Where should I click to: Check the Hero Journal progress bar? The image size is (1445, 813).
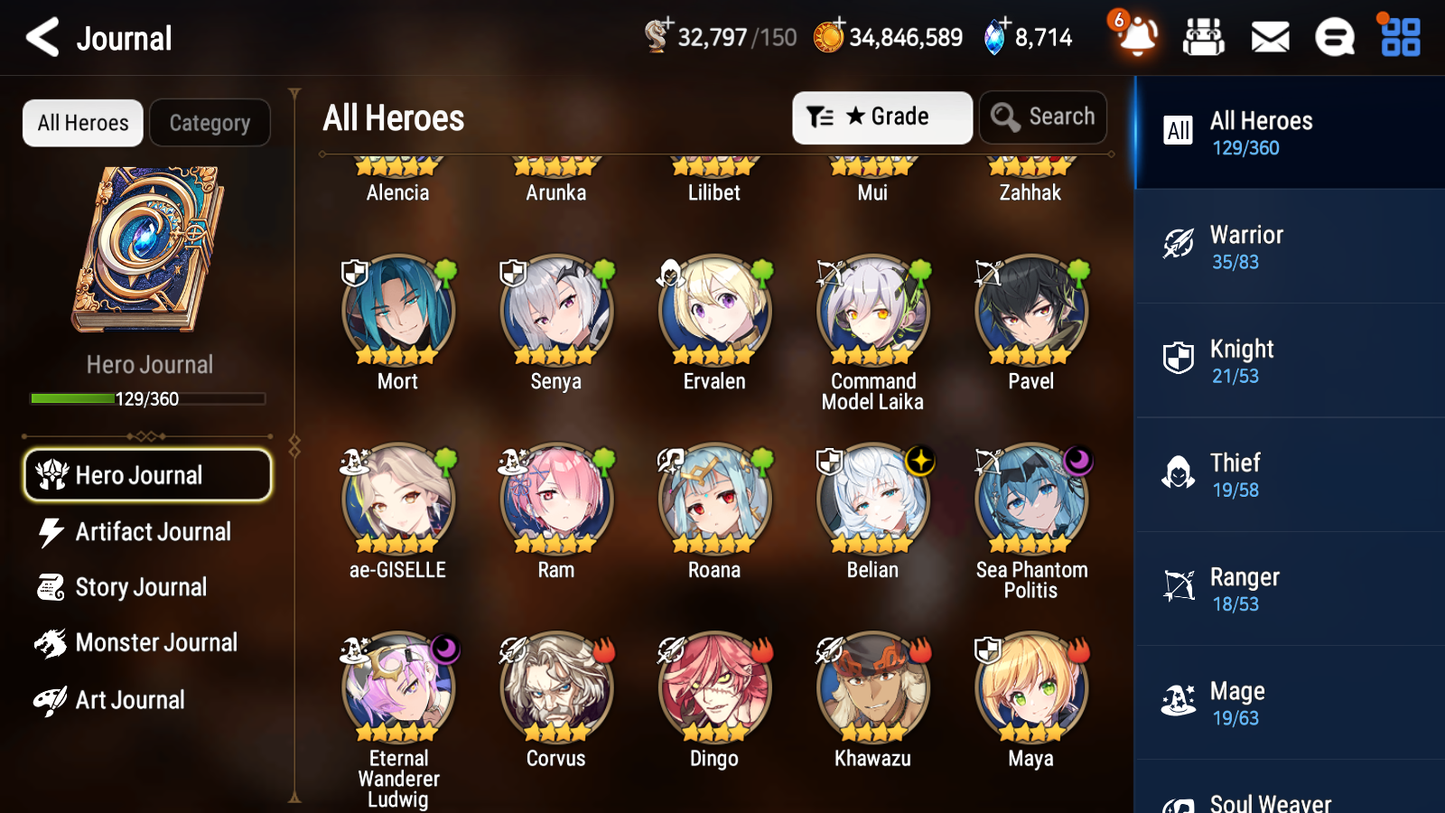(x=149, y=398)
